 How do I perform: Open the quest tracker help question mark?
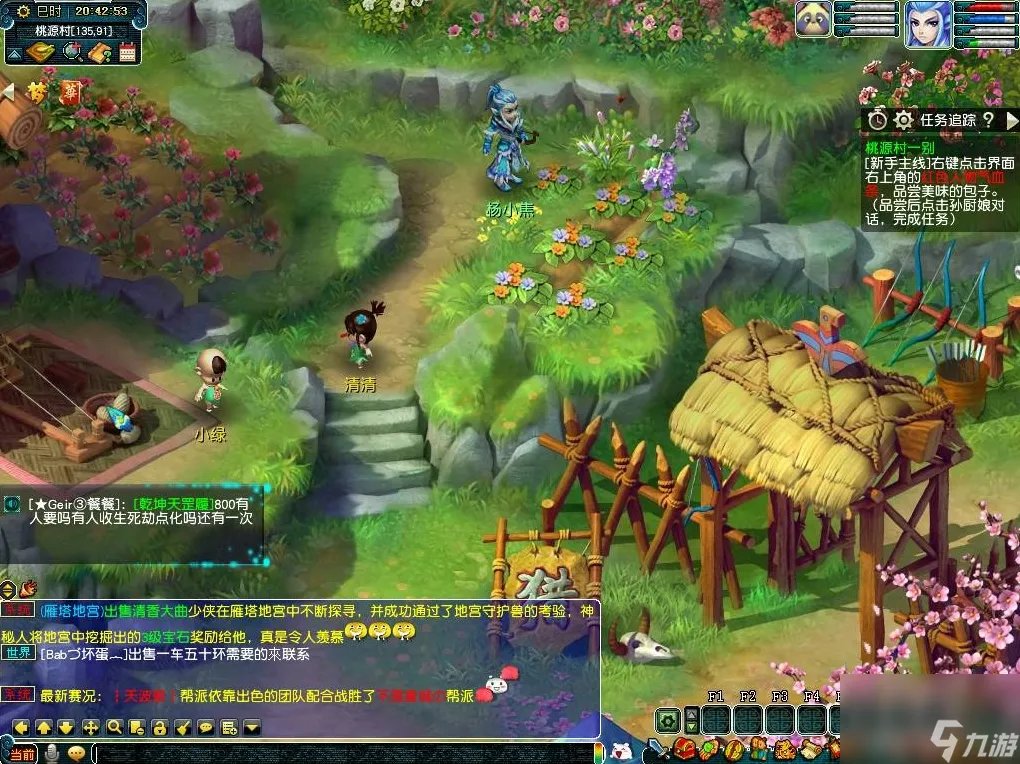988,120
